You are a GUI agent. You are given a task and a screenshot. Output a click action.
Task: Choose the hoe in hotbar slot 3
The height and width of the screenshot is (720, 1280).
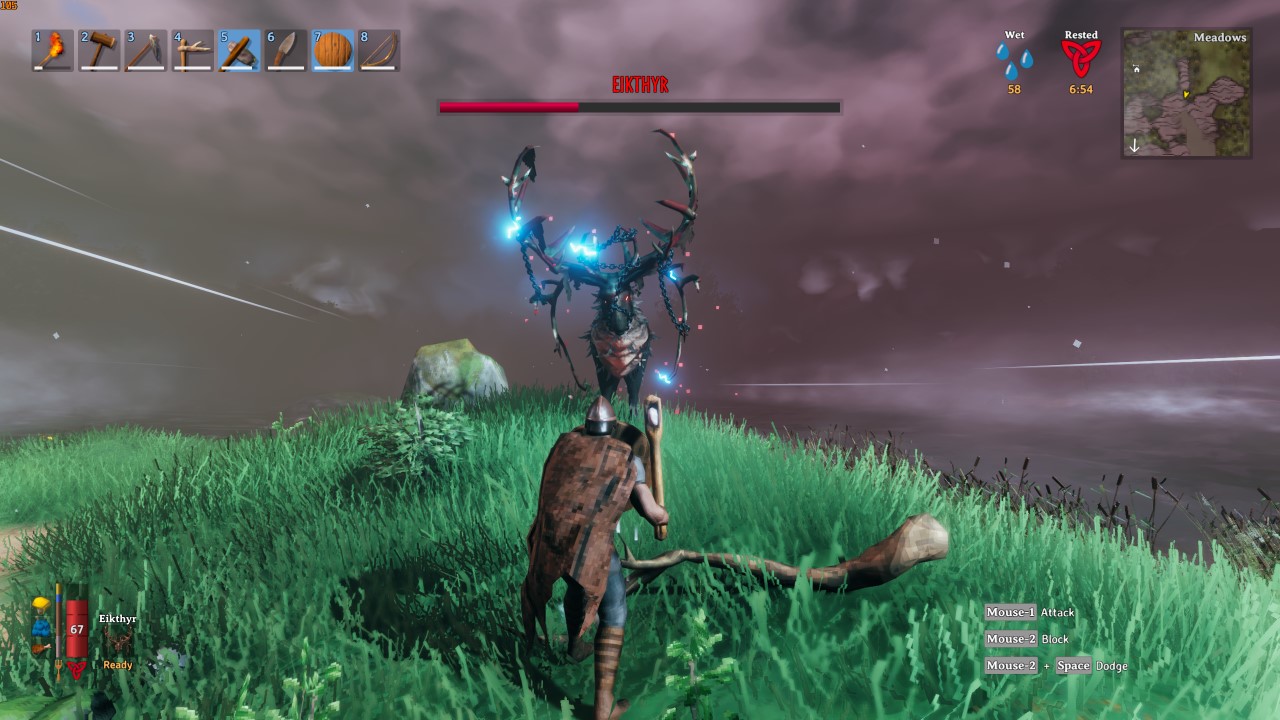coord(145,50)
